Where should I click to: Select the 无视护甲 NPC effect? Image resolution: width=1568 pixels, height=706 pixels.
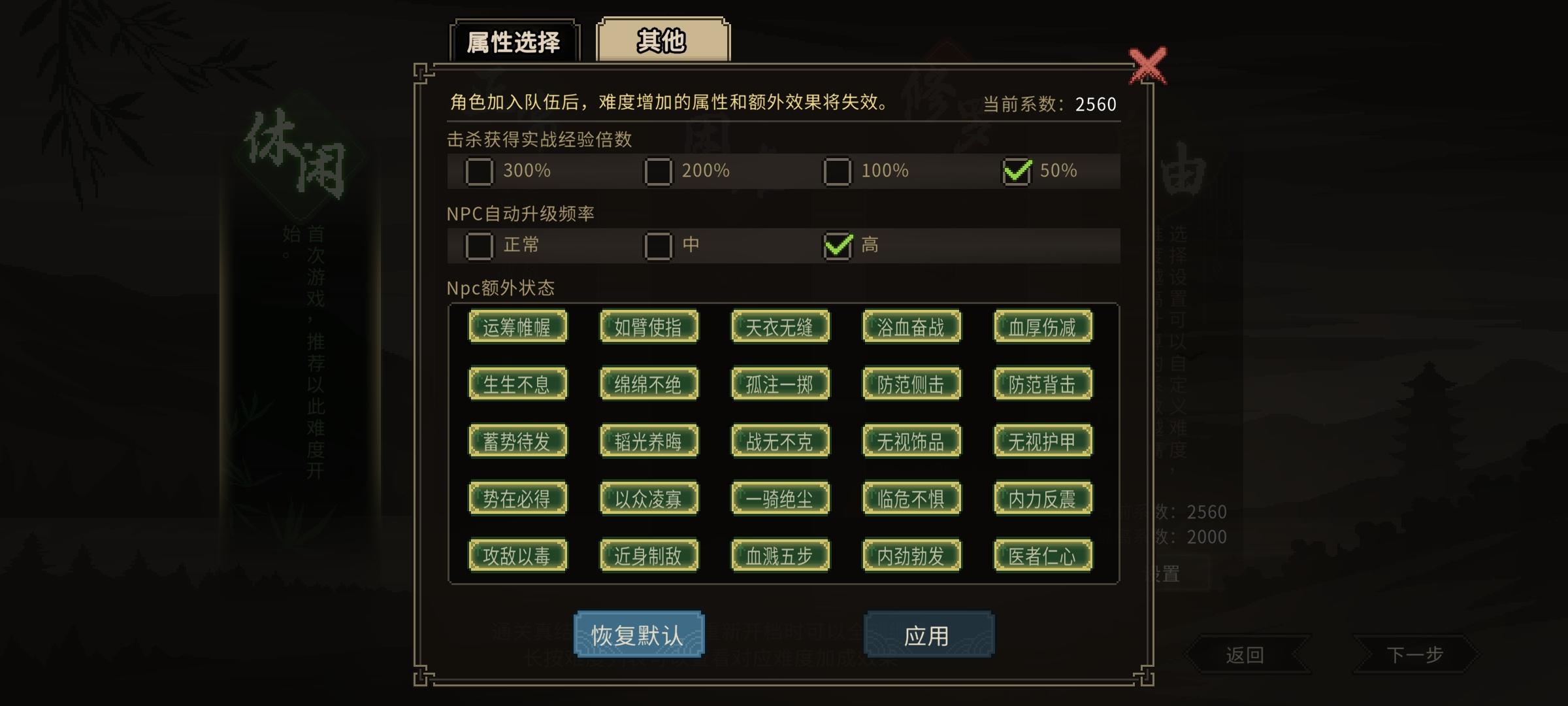coord(1042,441)
